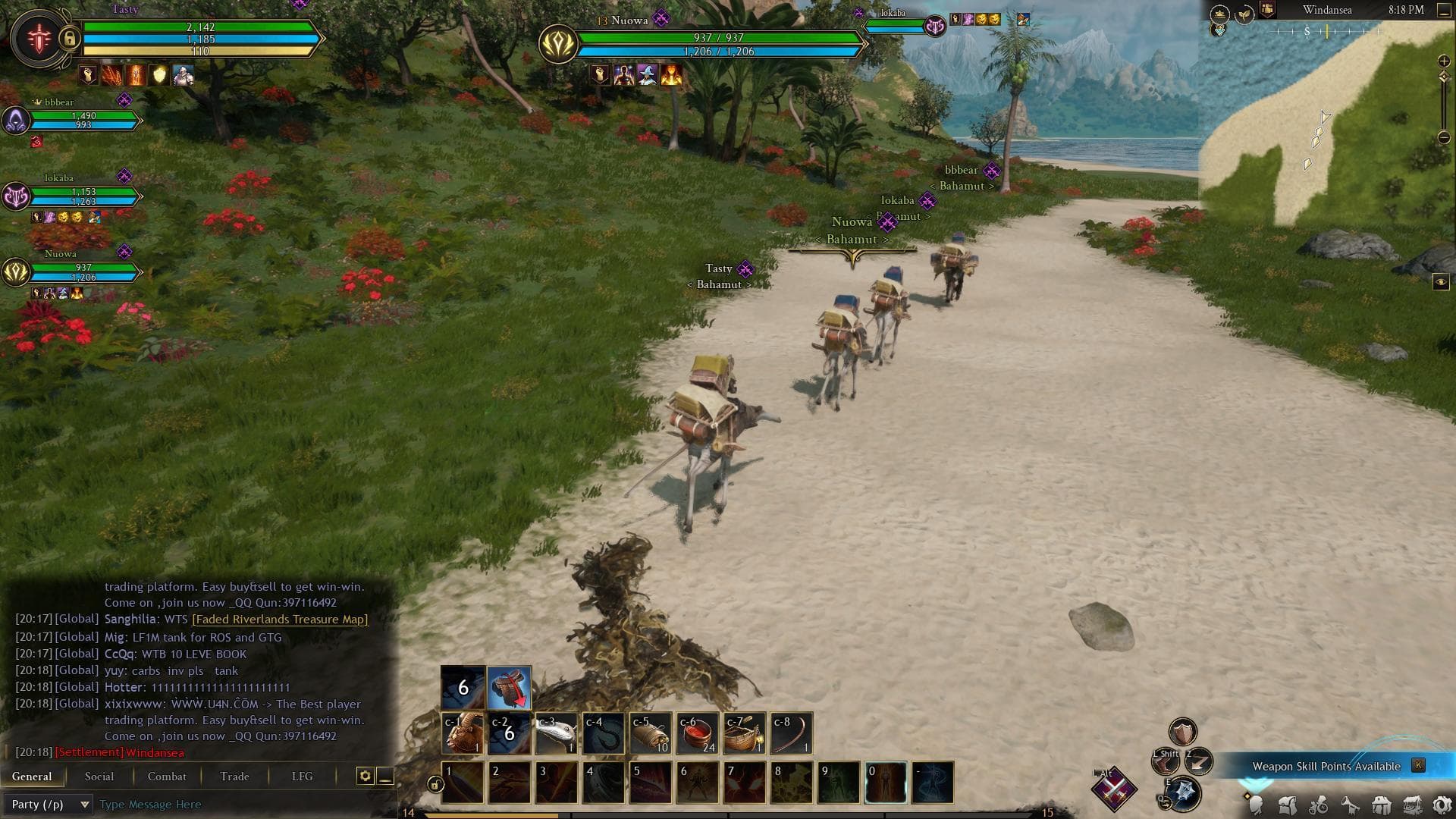Click the dismount saddle icon

(x=509, y=688)
